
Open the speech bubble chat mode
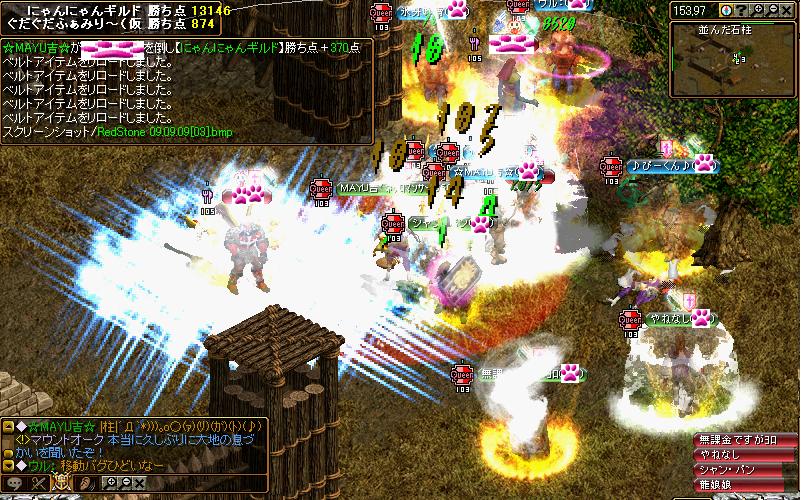click(x=14, y=483)
